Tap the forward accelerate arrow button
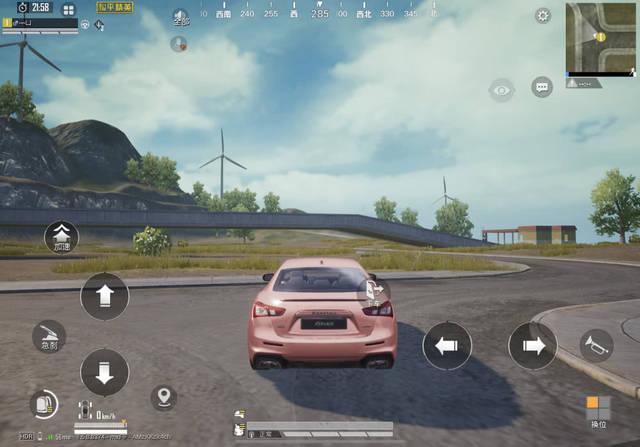 [x=104, y=296]
